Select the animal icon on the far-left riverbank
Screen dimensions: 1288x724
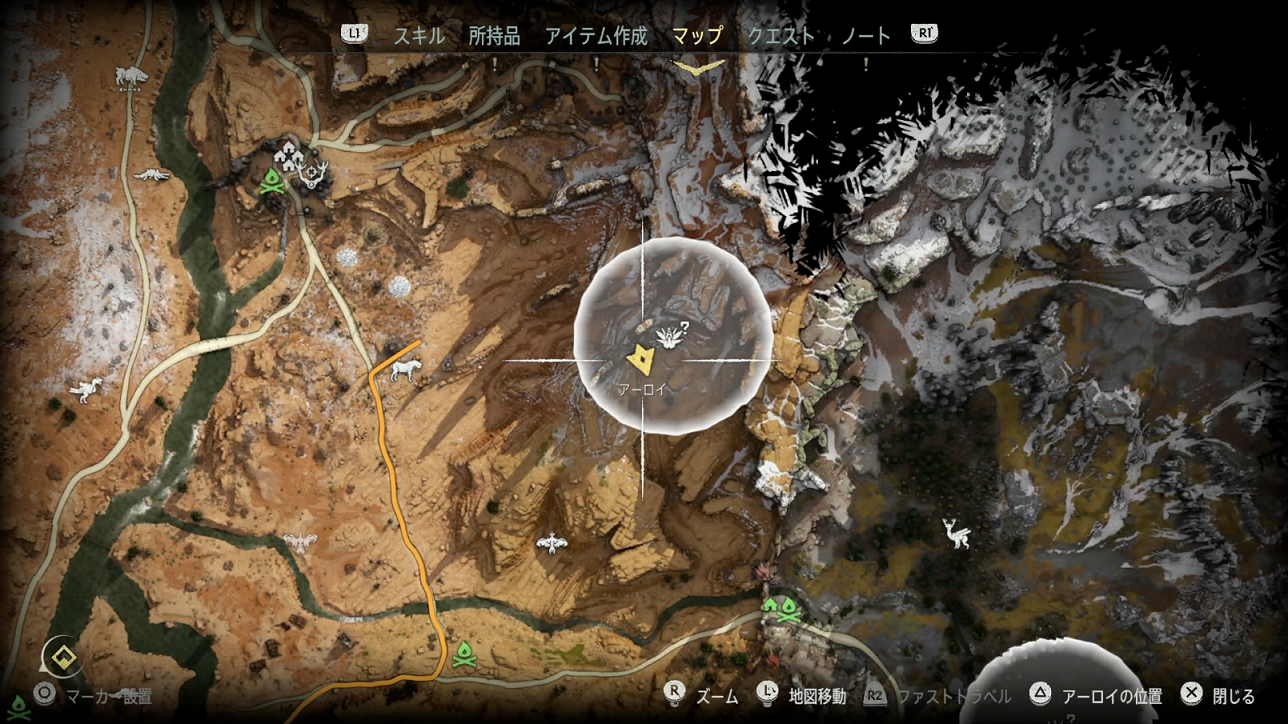85,389
